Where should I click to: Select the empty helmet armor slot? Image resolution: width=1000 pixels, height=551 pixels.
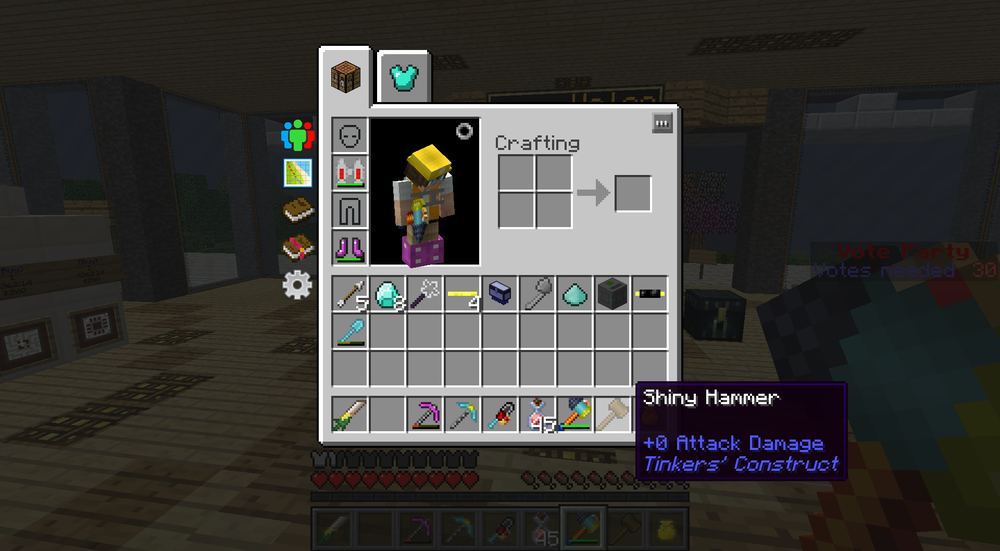[x=350, y=135]
